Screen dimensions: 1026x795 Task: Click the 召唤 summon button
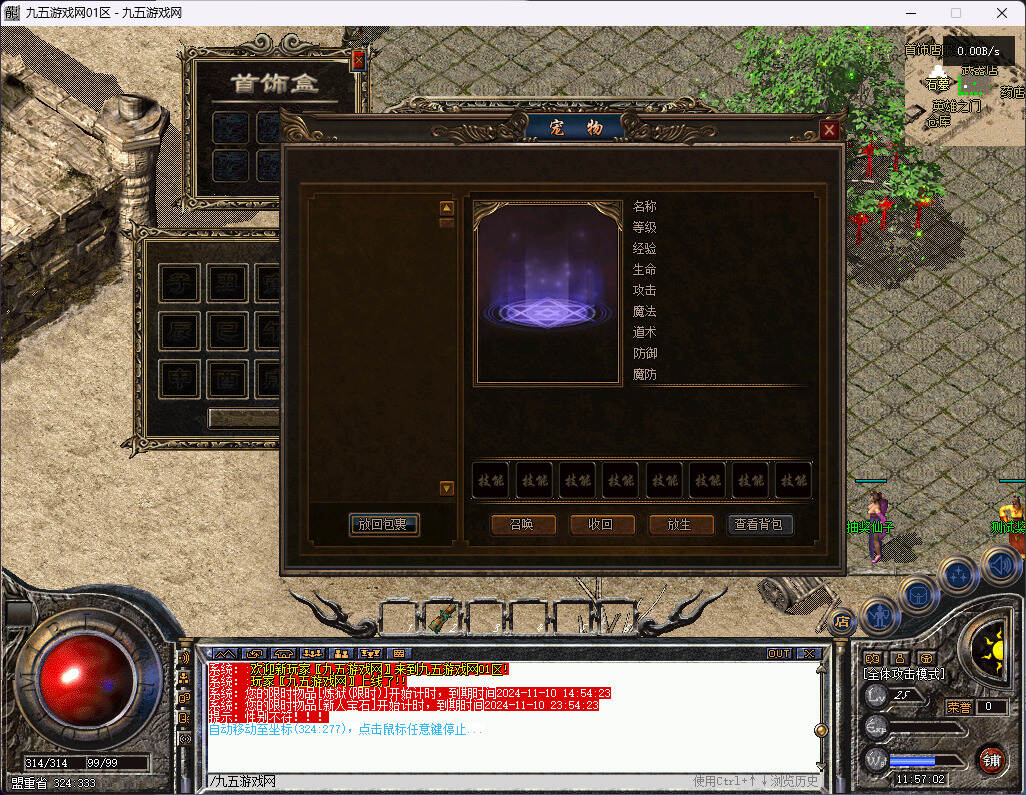522,524
